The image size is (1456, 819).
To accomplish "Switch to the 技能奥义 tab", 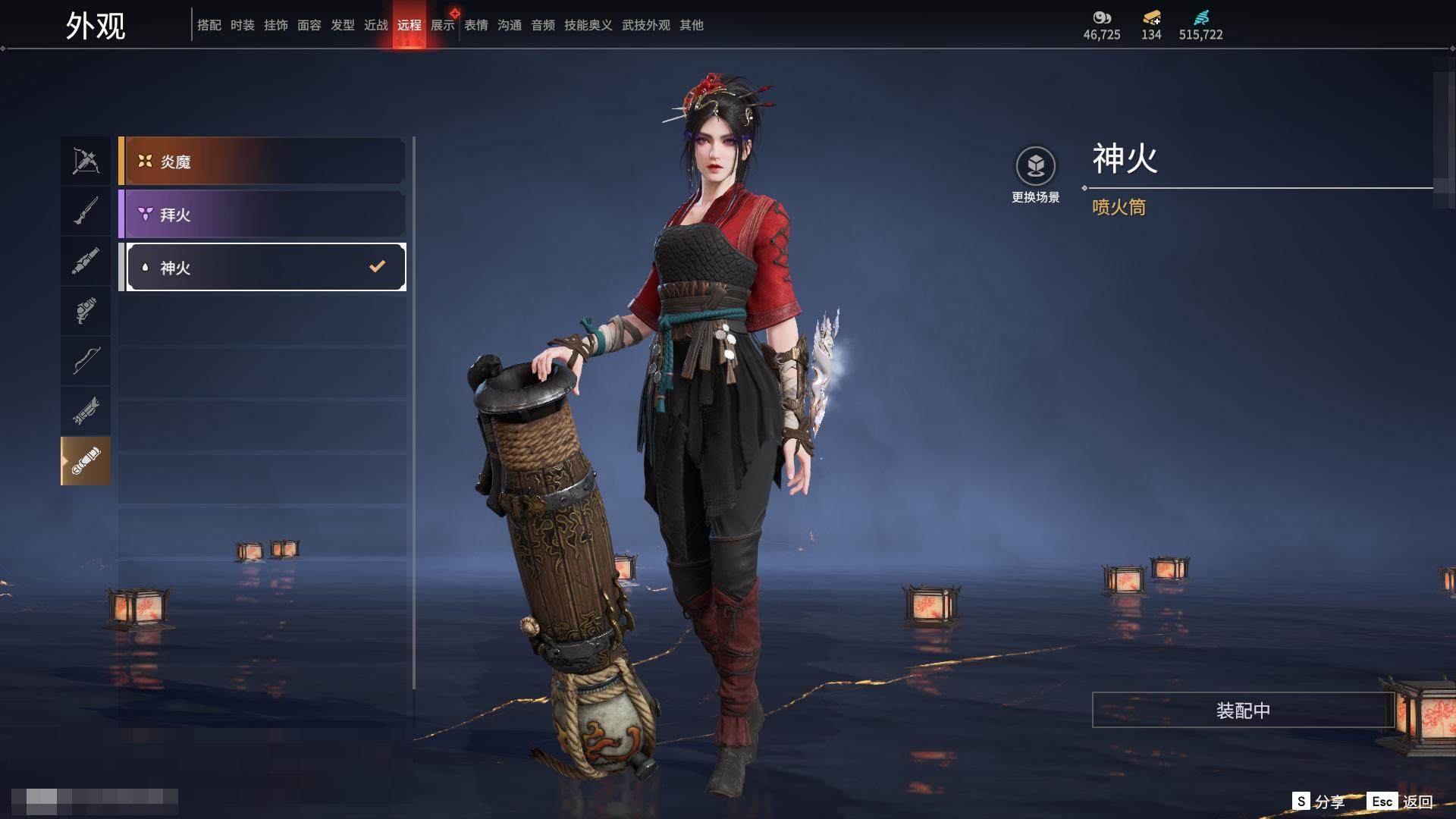I will (x=588, y=25).
